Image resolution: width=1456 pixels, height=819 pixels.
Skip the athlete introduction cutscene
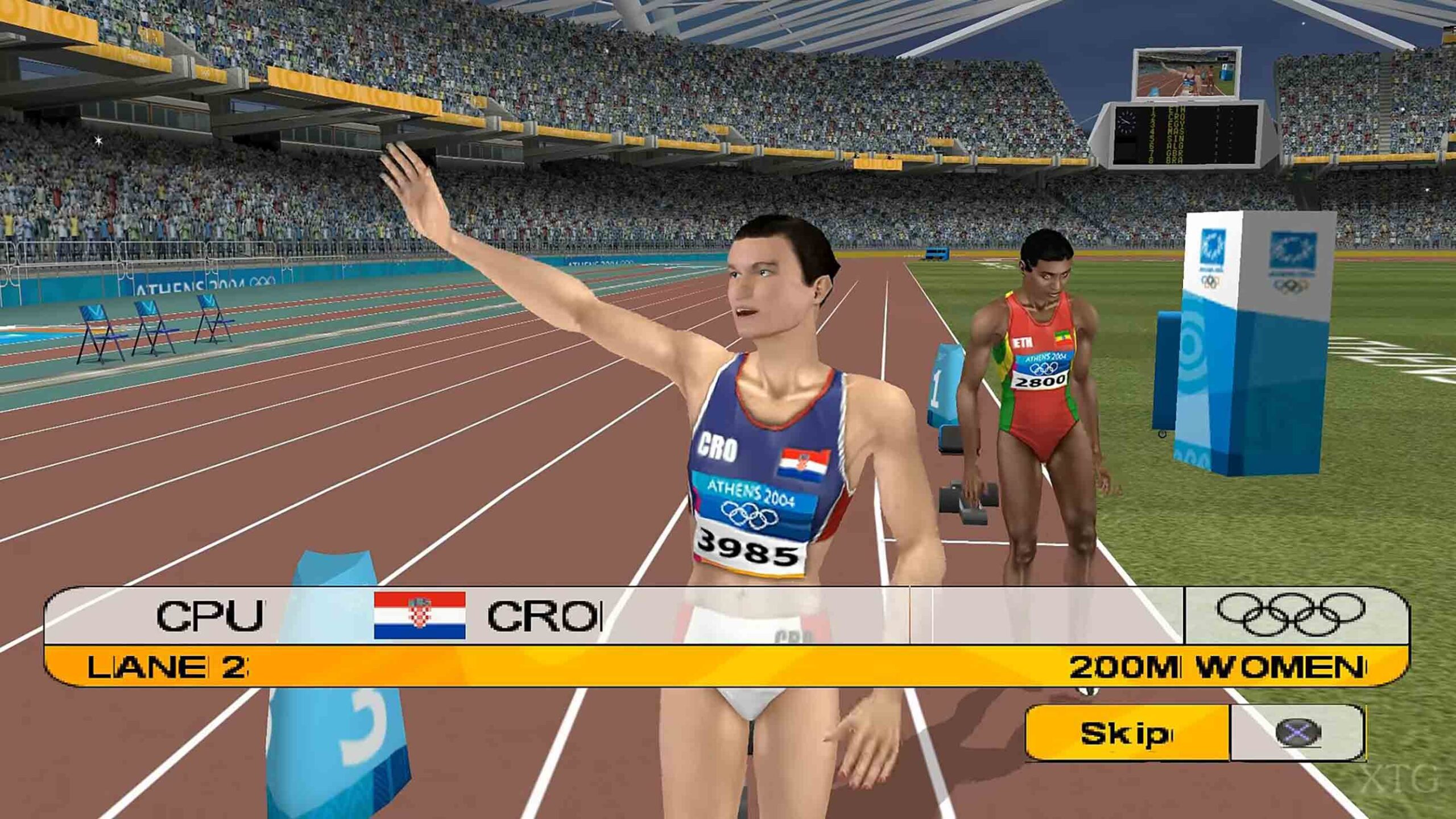[x=1127, y=734]
